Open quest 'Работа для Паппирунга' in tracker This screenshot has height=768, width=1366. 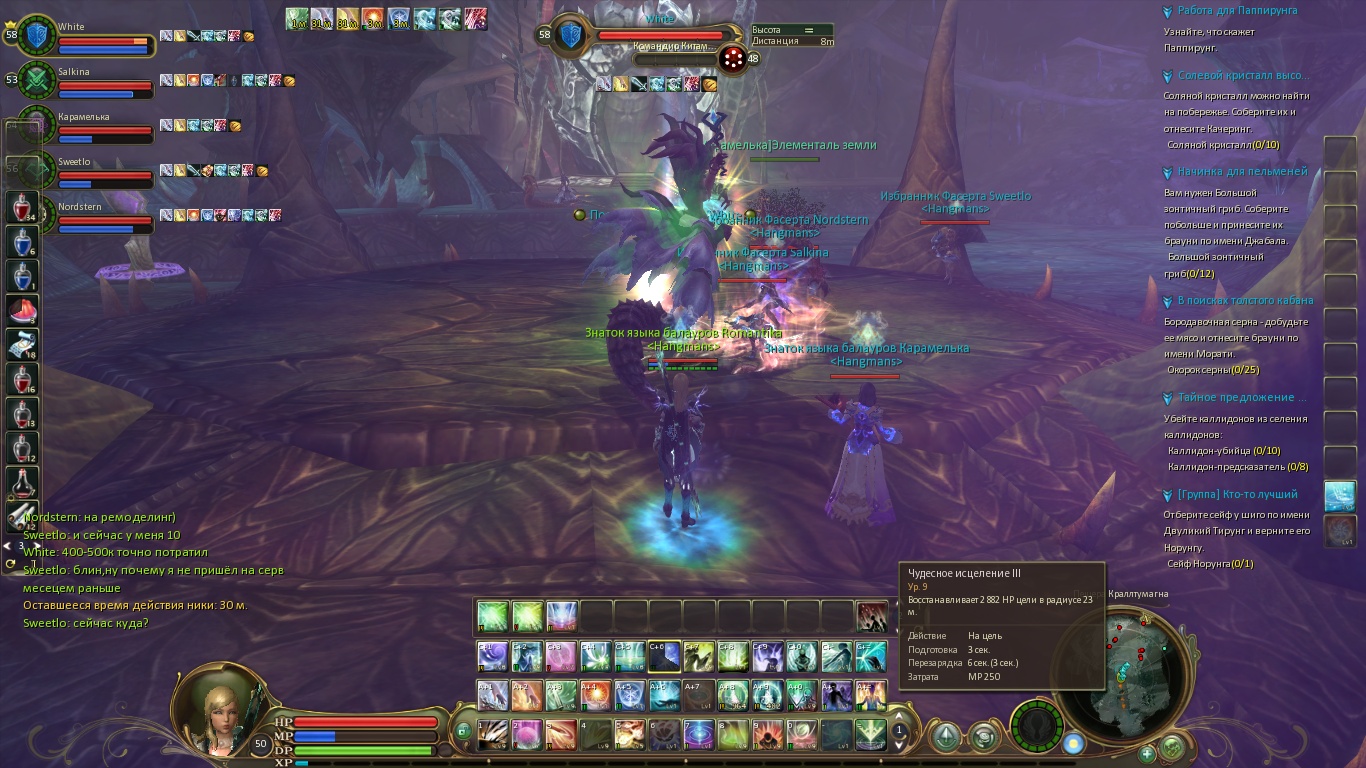(1237, 11)
